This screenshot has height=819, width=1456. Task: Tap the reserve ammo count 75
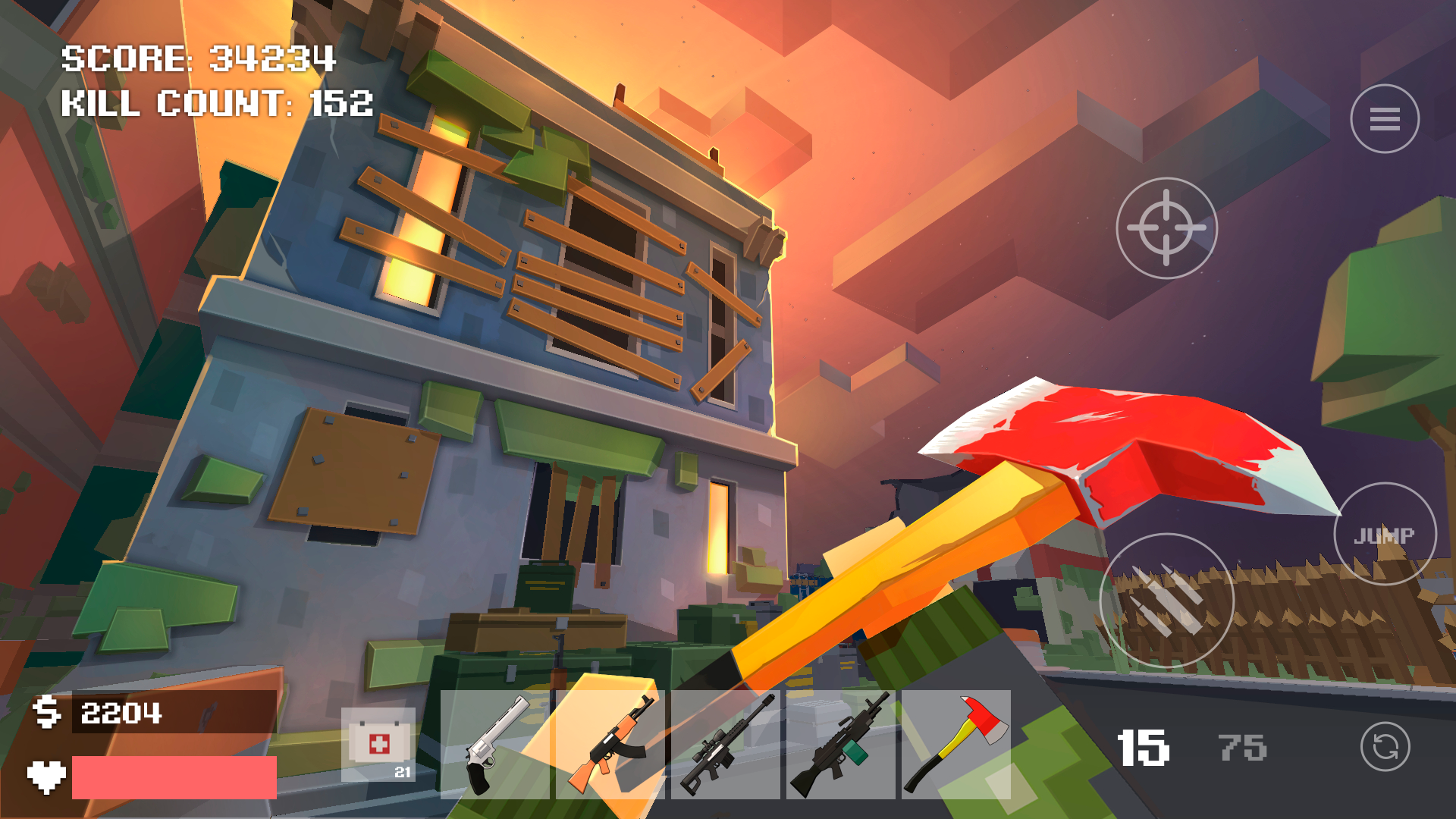coord(1242,747)
